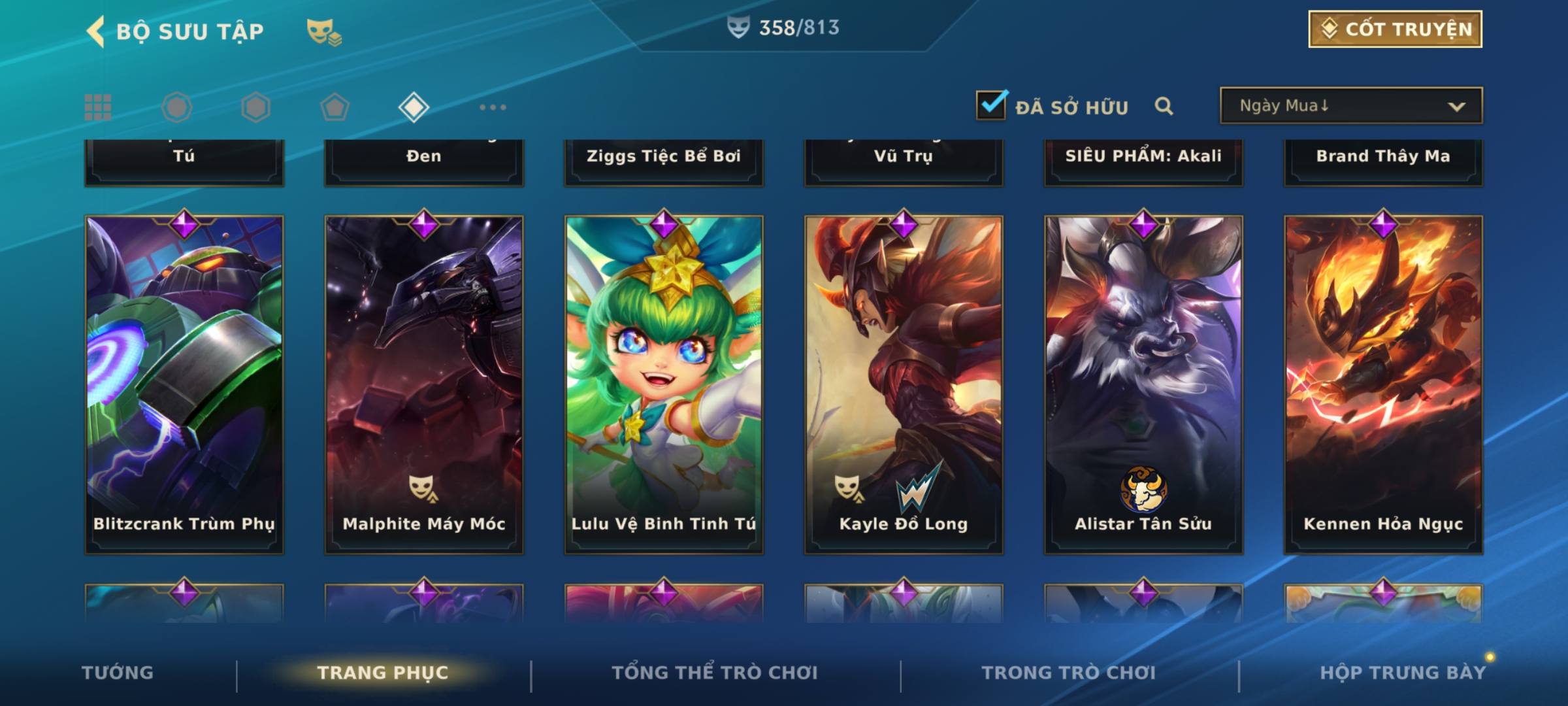Viewport: 1568px width, 706px height.
Task: Click the mask and coins icon
Action: pos(324,31)
